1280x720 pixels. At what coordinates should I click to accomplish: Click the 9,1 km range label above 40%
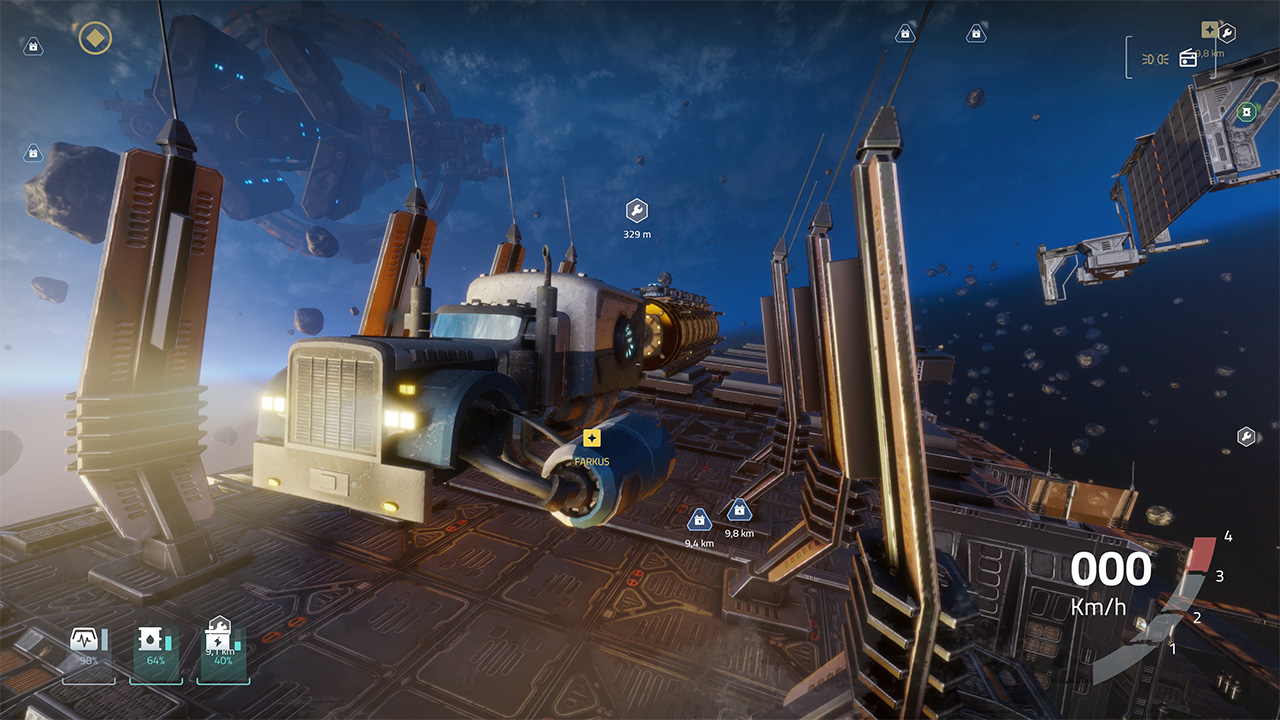pyautogui.click(x=220, y=652)
